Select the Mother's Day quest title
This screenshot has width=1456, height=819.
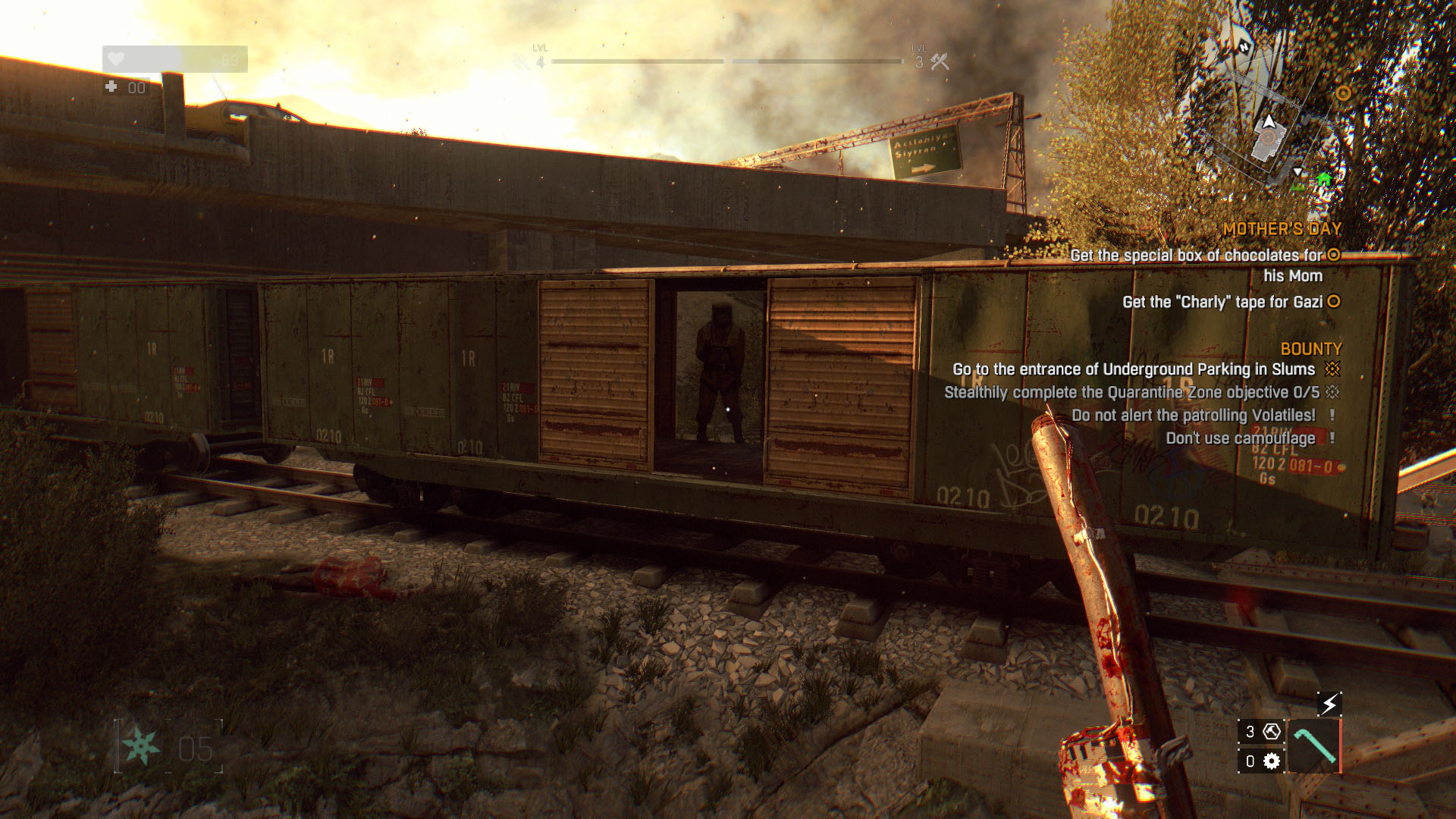pos(1282,229)
